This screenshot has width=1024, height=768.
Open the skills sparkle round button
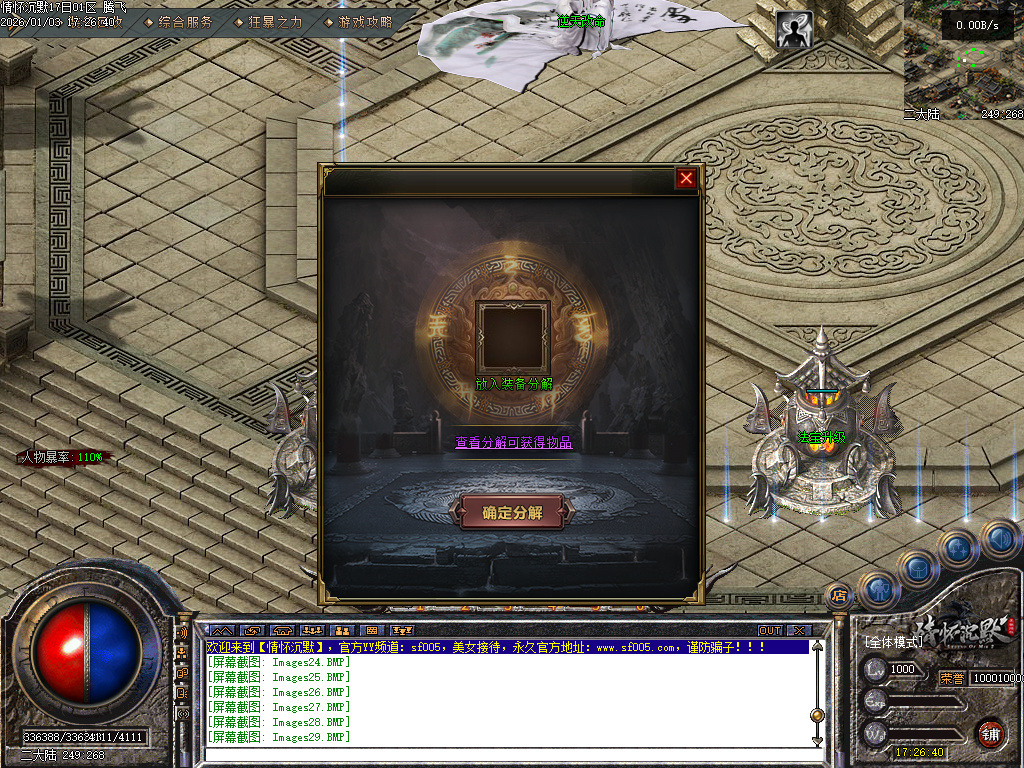click(x=958, y=547)
